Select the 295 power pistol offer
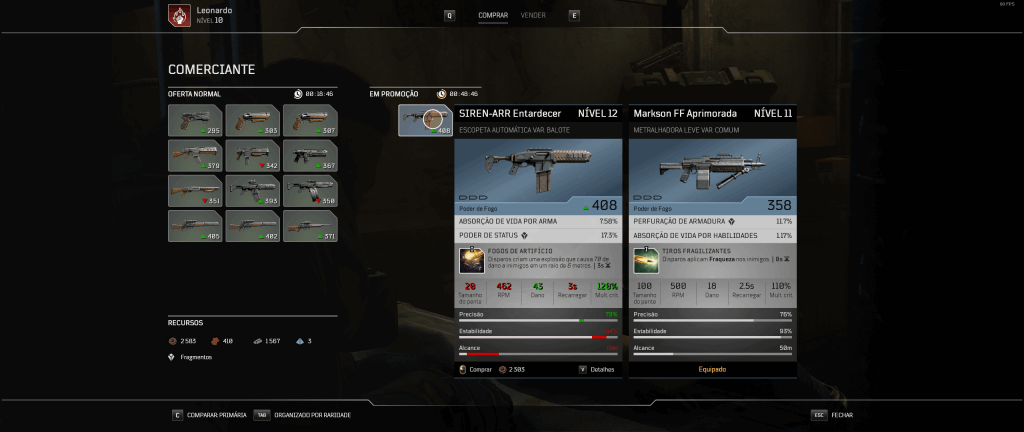The height and width of the screenshot is (432, 1024). tap(195, 120)
